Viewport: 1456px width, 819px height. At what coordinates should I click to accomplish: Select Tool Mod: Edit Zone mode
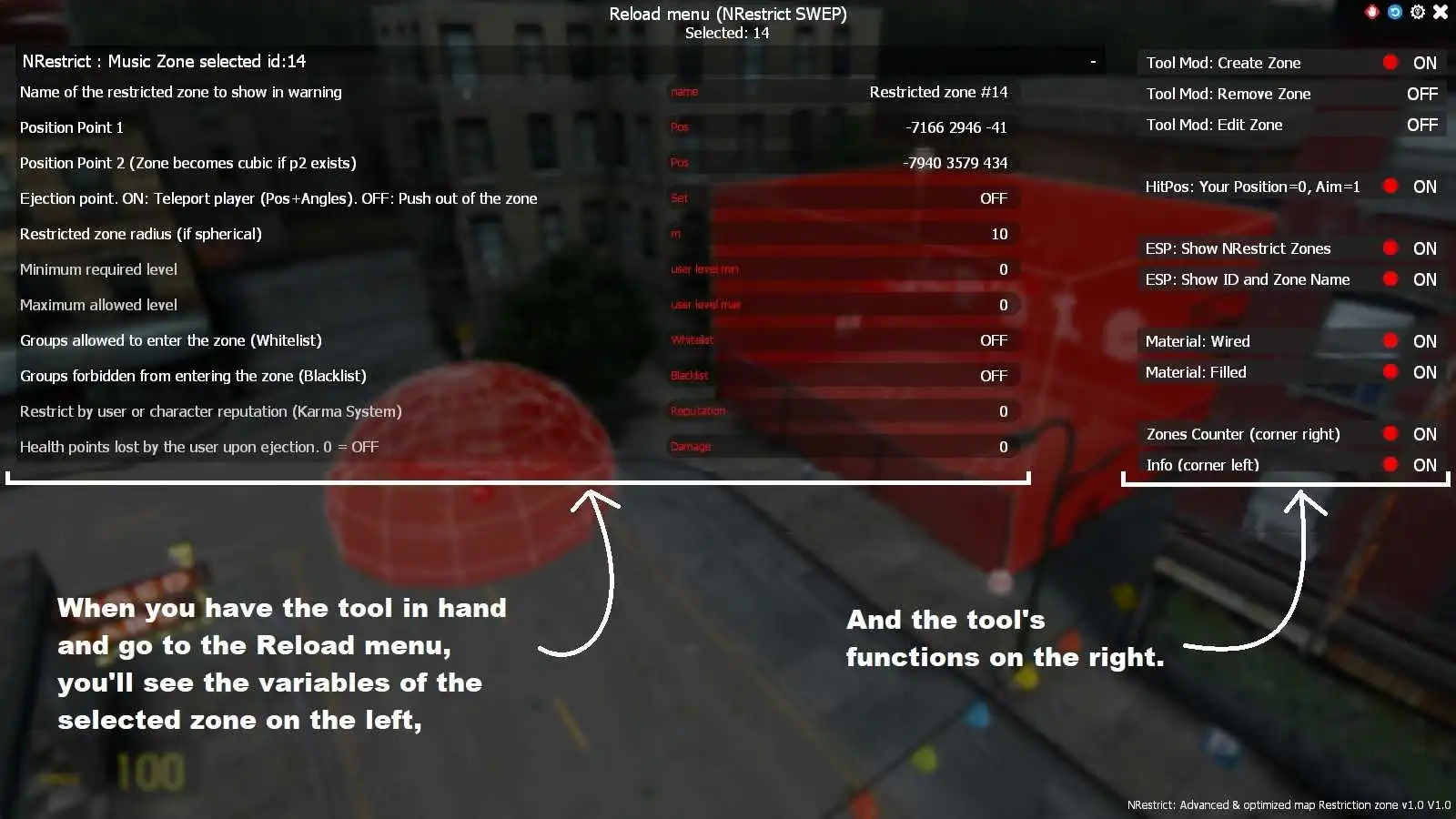pyautogui.click(x=1421, y=125)
